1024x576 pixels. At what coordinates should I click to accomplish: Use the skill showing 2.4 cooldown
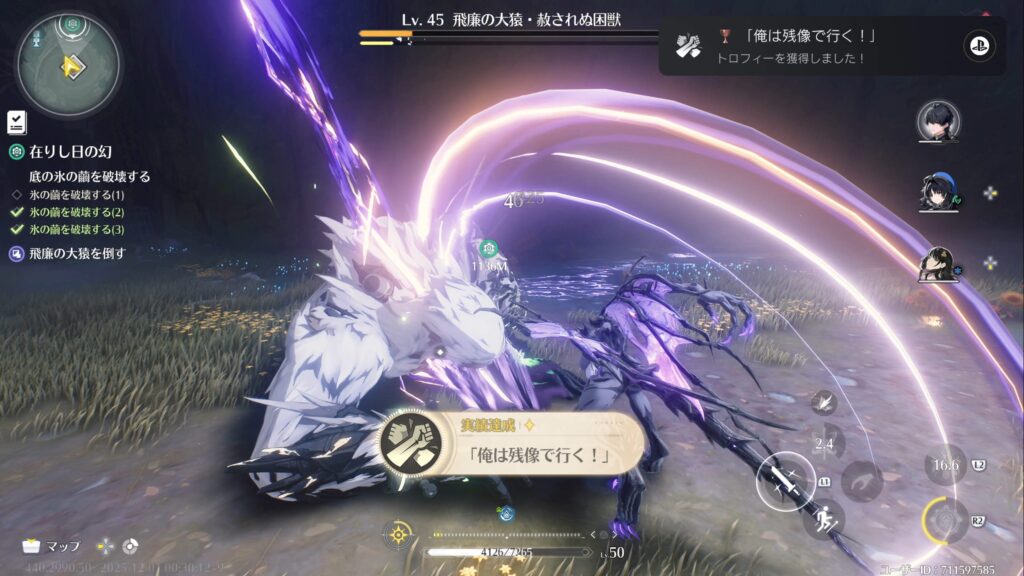(824, 444)
